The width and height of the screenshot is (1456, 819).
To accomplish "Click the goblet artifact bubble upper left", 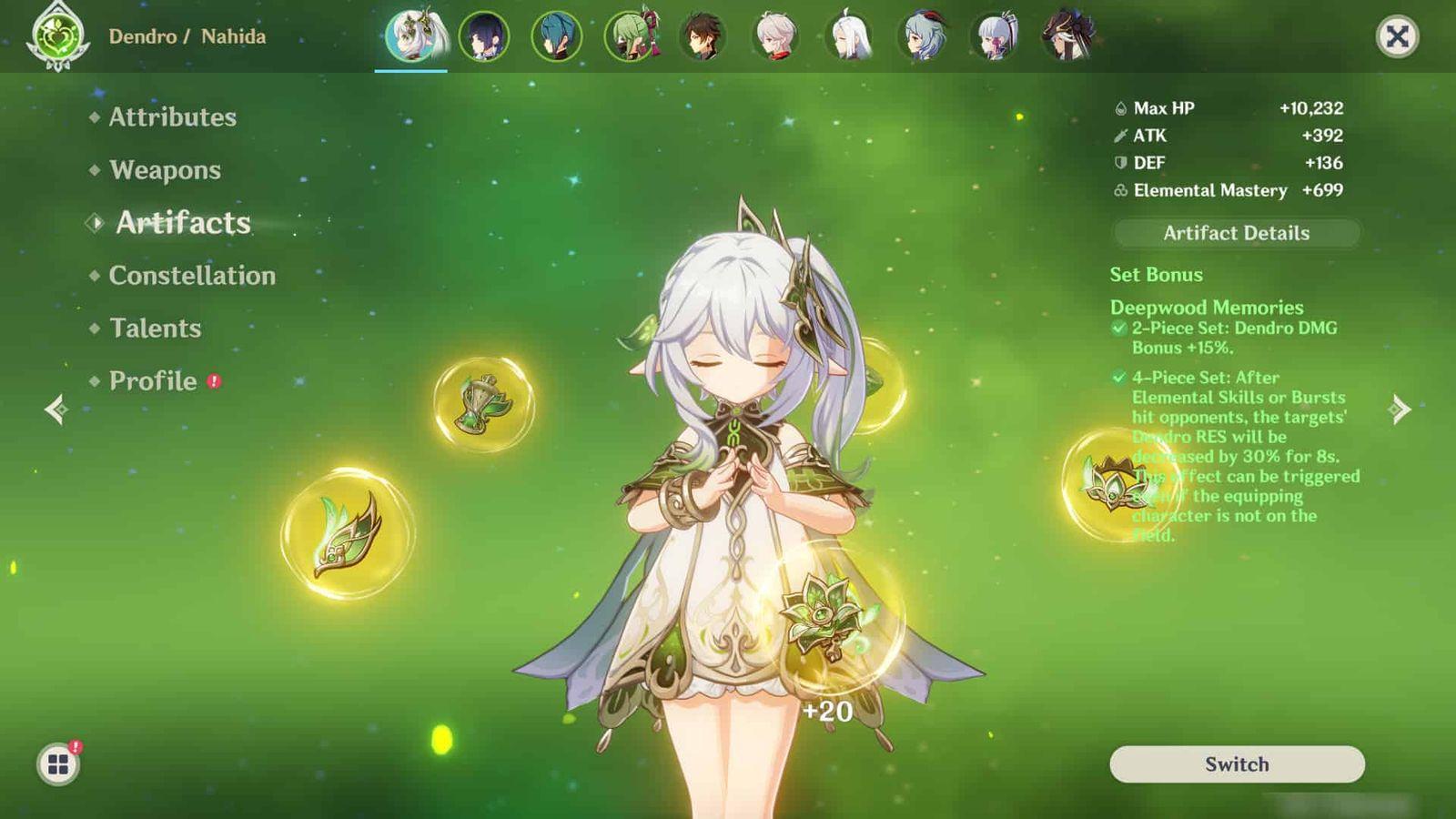I will (482, 403).
